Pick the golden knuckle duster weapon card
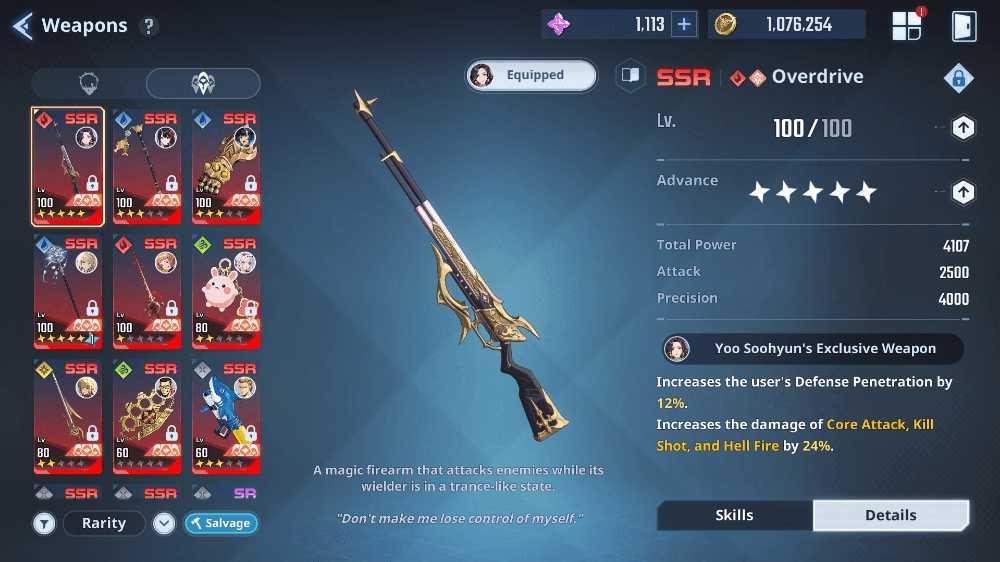 click(146, 416)
